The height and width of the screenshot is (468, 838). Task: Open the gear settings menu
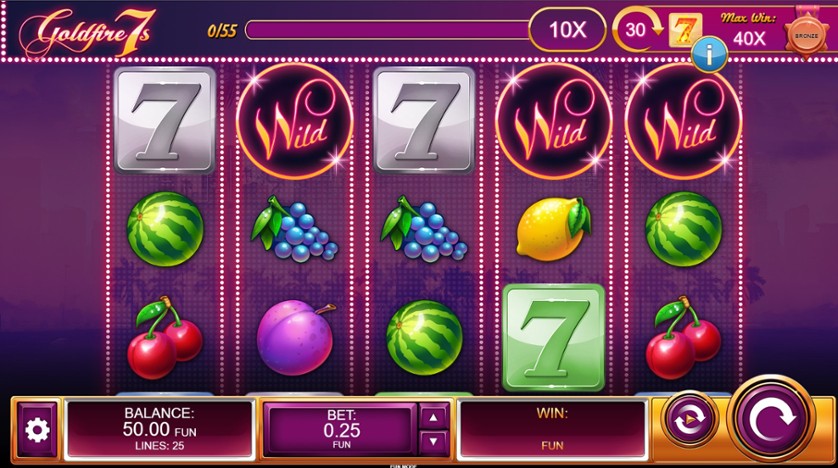coord(37,430)
